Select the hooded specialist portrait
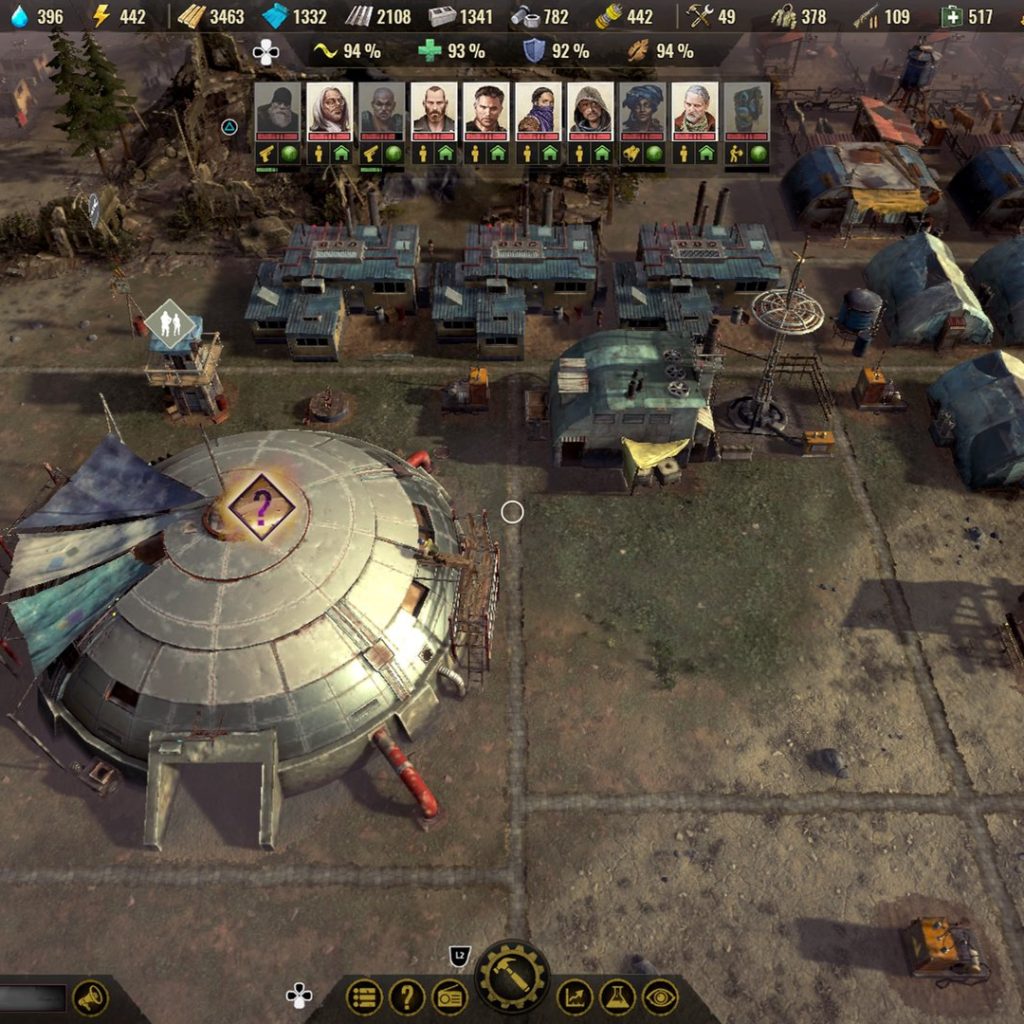 click(x=590, y=110)
